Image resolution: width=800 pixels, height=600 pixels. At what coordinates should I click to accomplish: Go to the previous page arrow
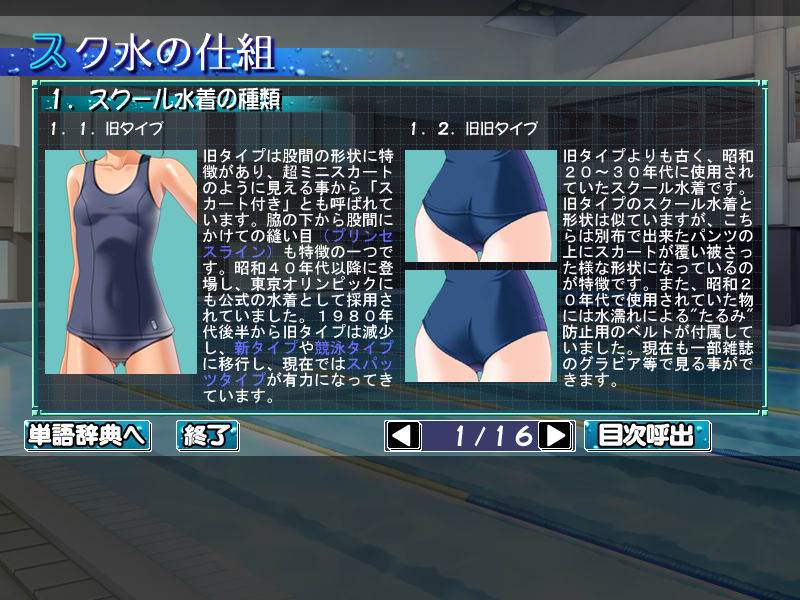(x=403, y=435)
